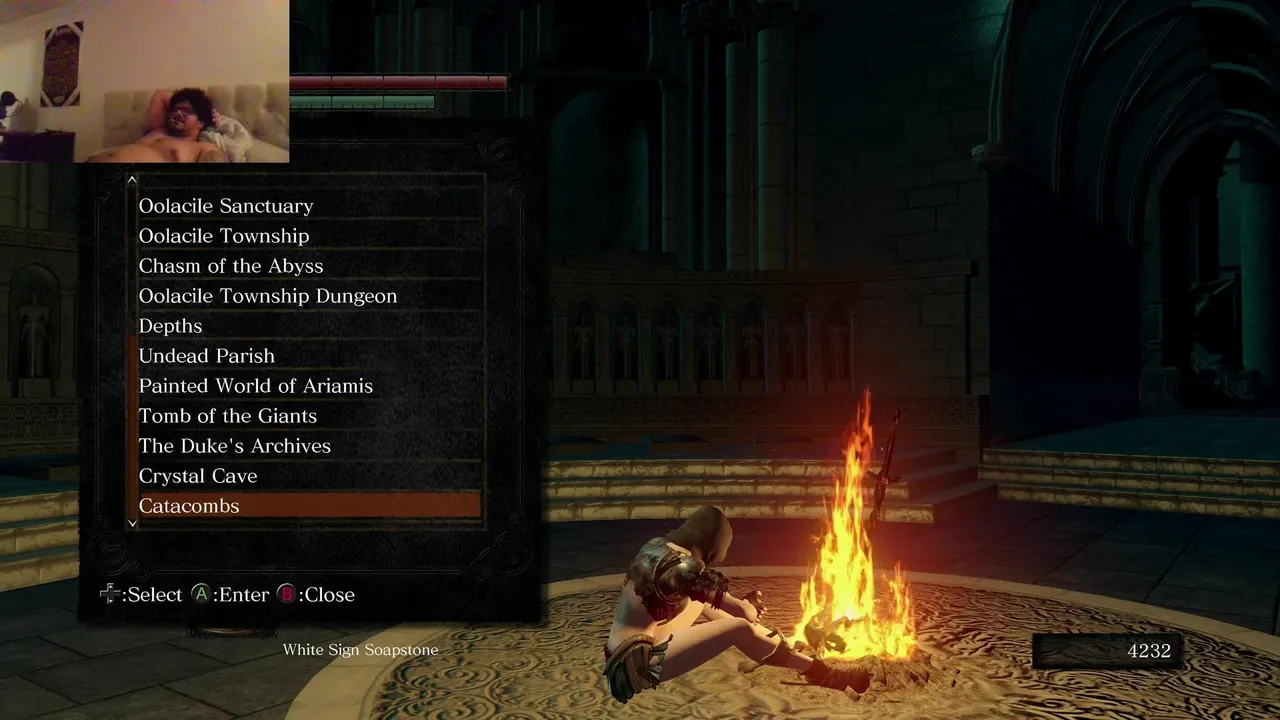
Task: Warp to Chasm of the Abyss
Action: 231,266
